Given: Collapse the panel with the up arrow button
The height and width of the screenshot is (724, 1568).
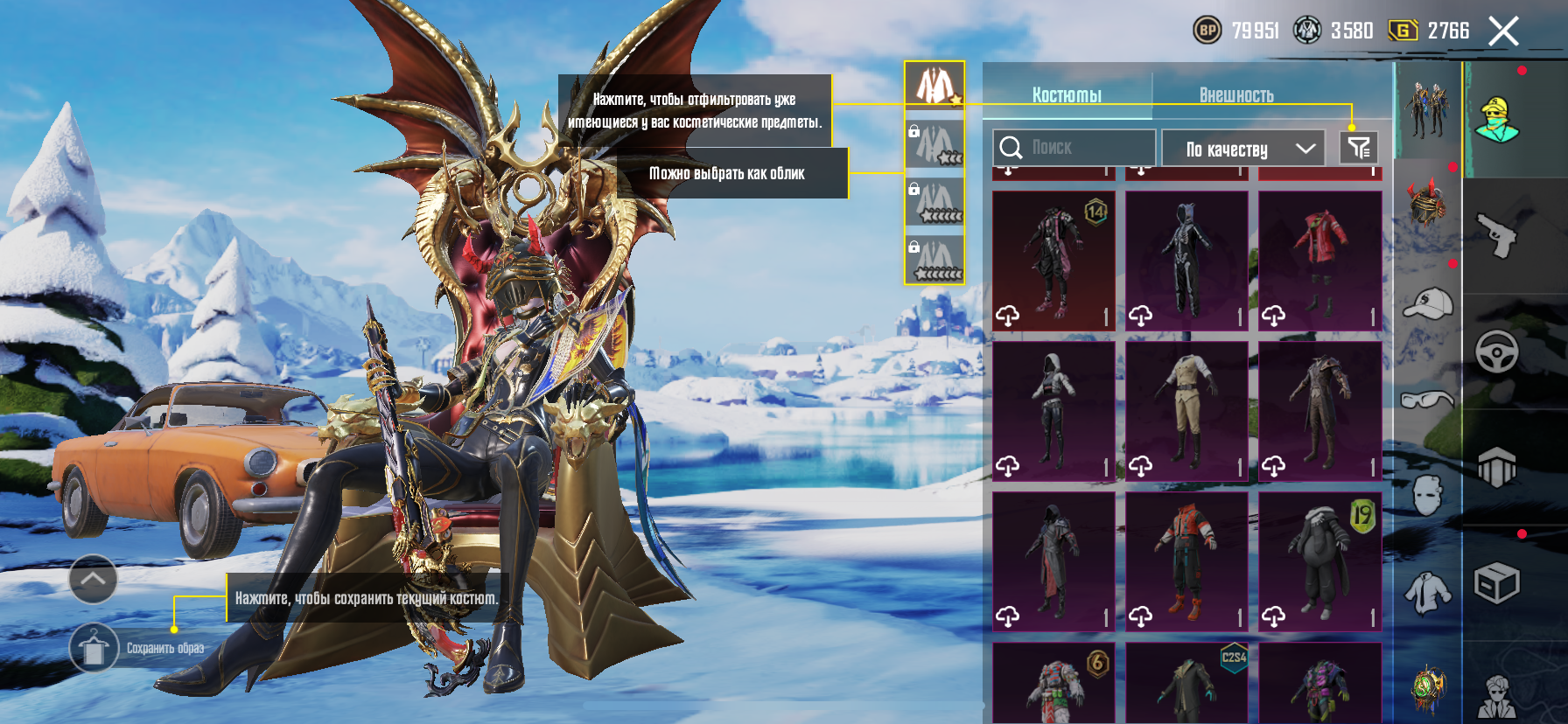Looking at the screenshot, I should tap(93, 579).
